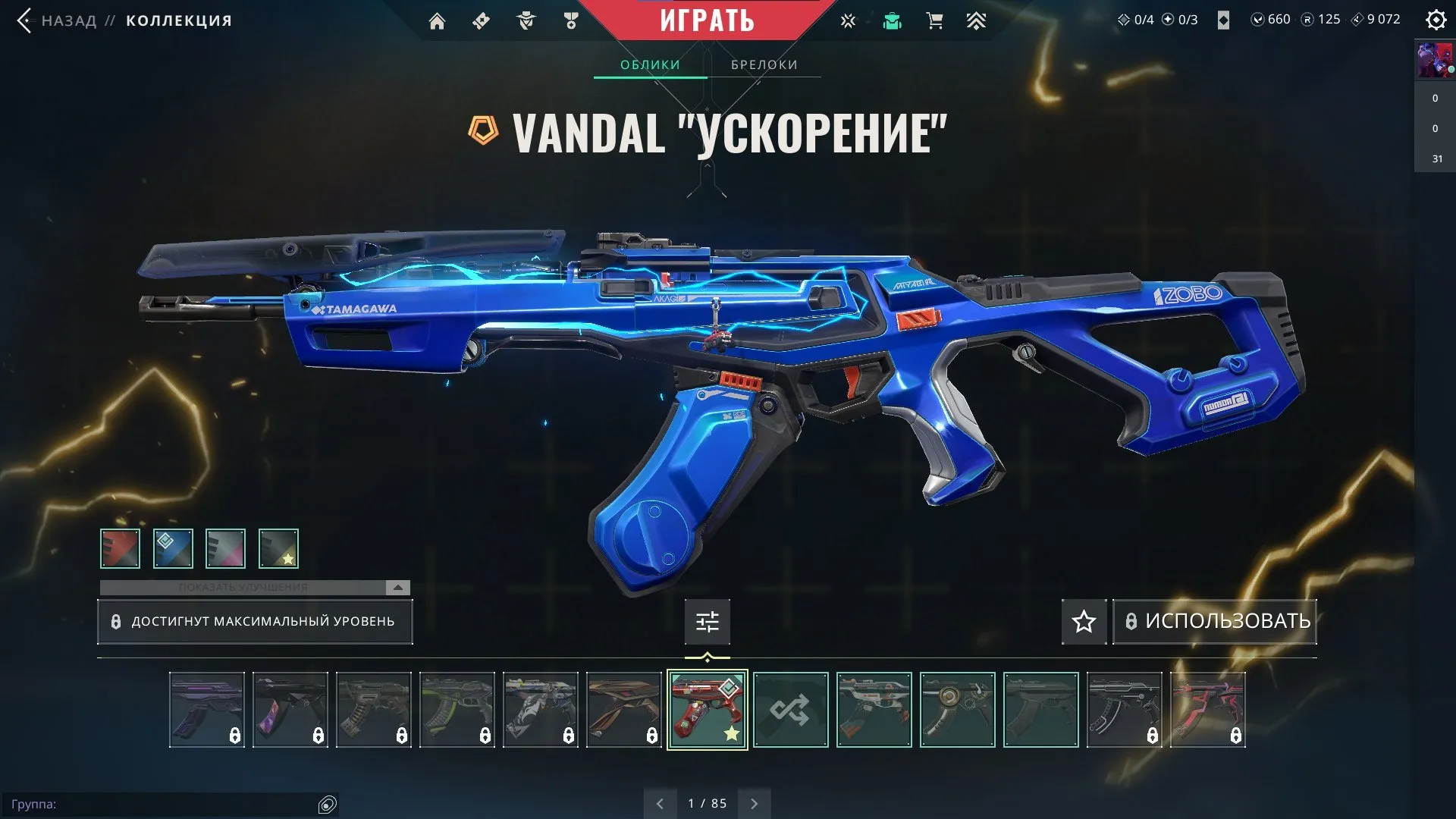1456x819 pixels.
Task: Open the Career medal icon
Action: coord(570,20)
